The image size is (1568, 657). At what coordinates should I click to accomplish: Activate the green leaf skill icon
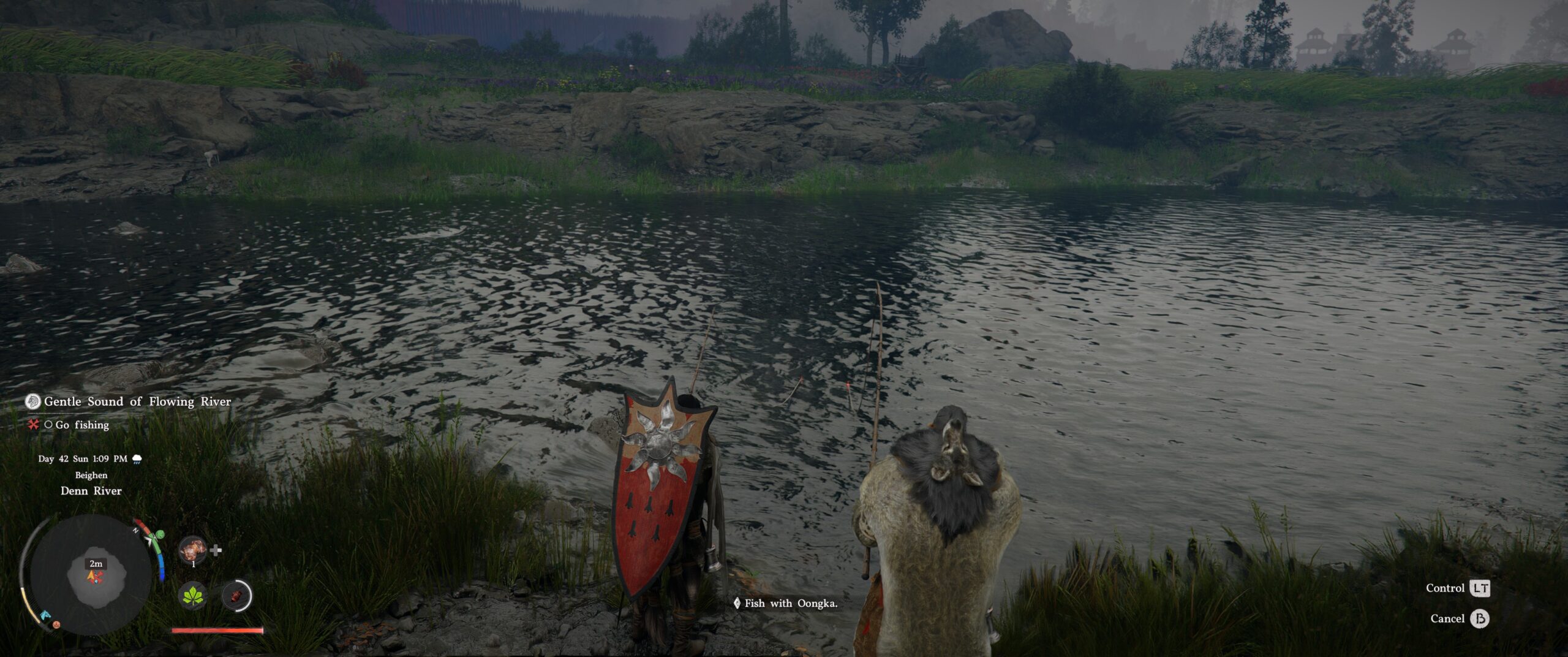pos(193,595)
